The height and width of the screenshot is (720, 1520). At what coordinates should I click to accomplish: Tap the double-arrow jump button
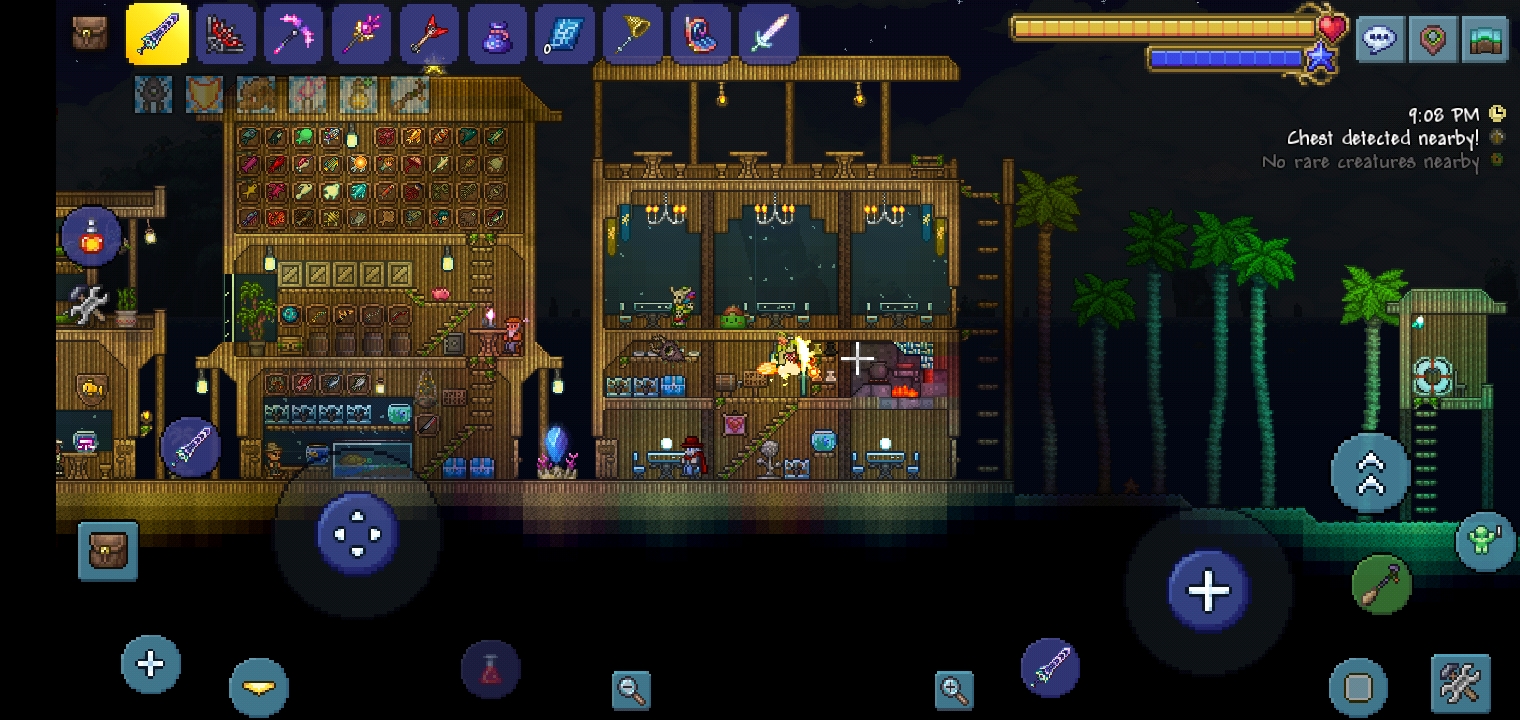[x=1370, y=474]
